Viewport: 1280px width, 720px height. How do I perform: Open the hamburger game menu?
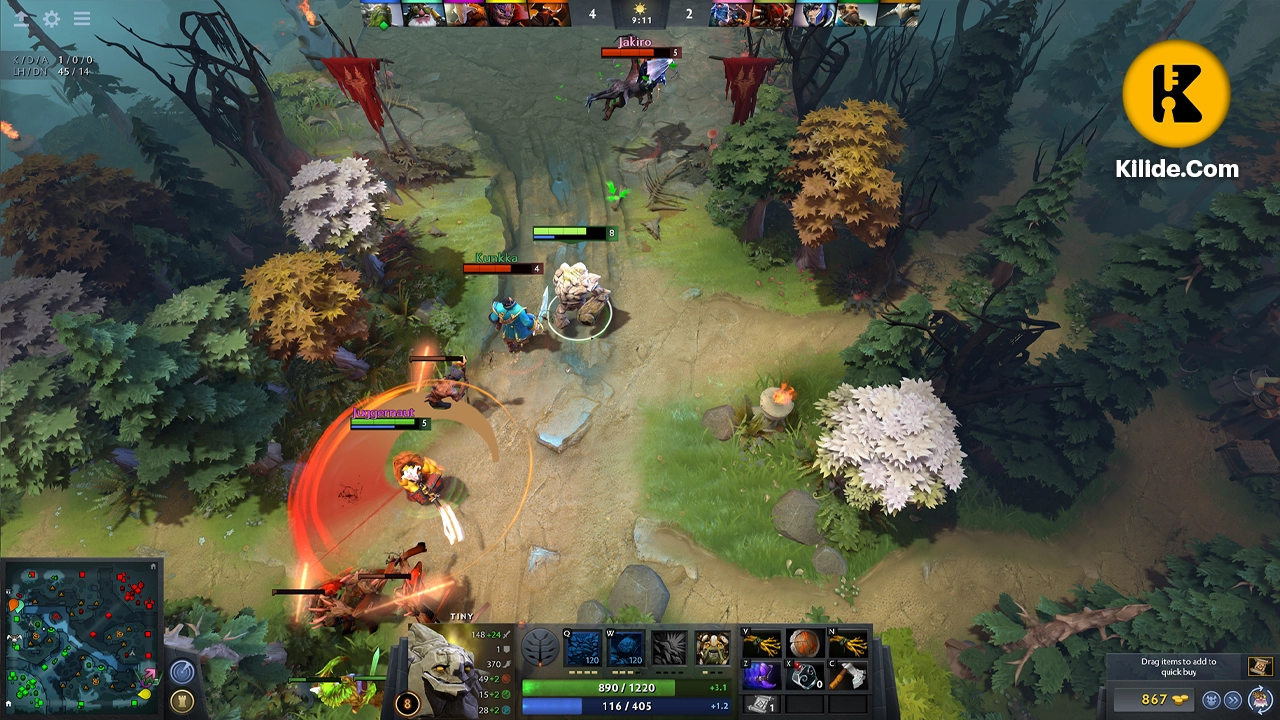pos(81,17)
